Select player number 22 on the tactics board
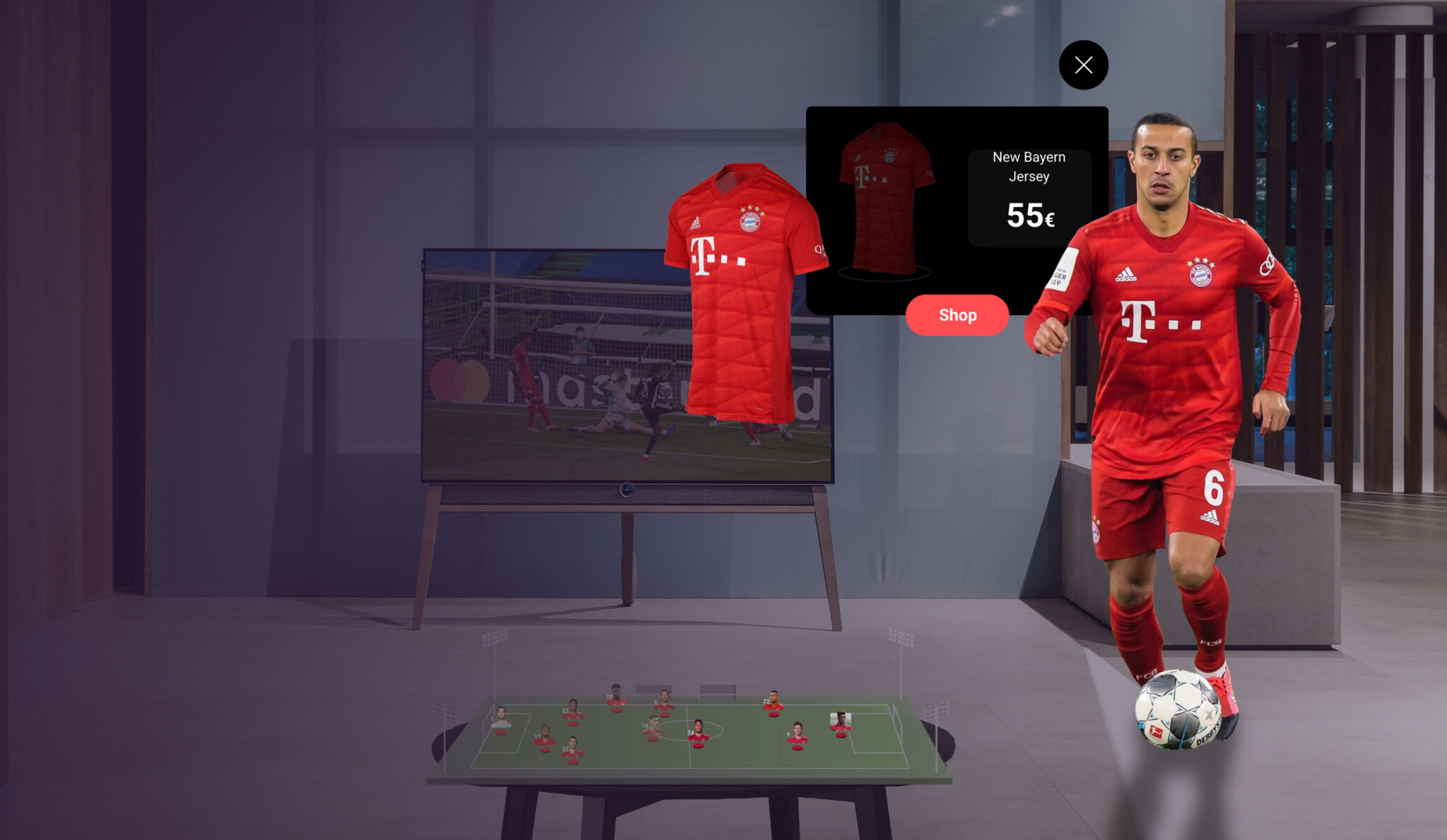This screenshot has height=840, width=1447. pyautogui.click(x=774, y=699)
